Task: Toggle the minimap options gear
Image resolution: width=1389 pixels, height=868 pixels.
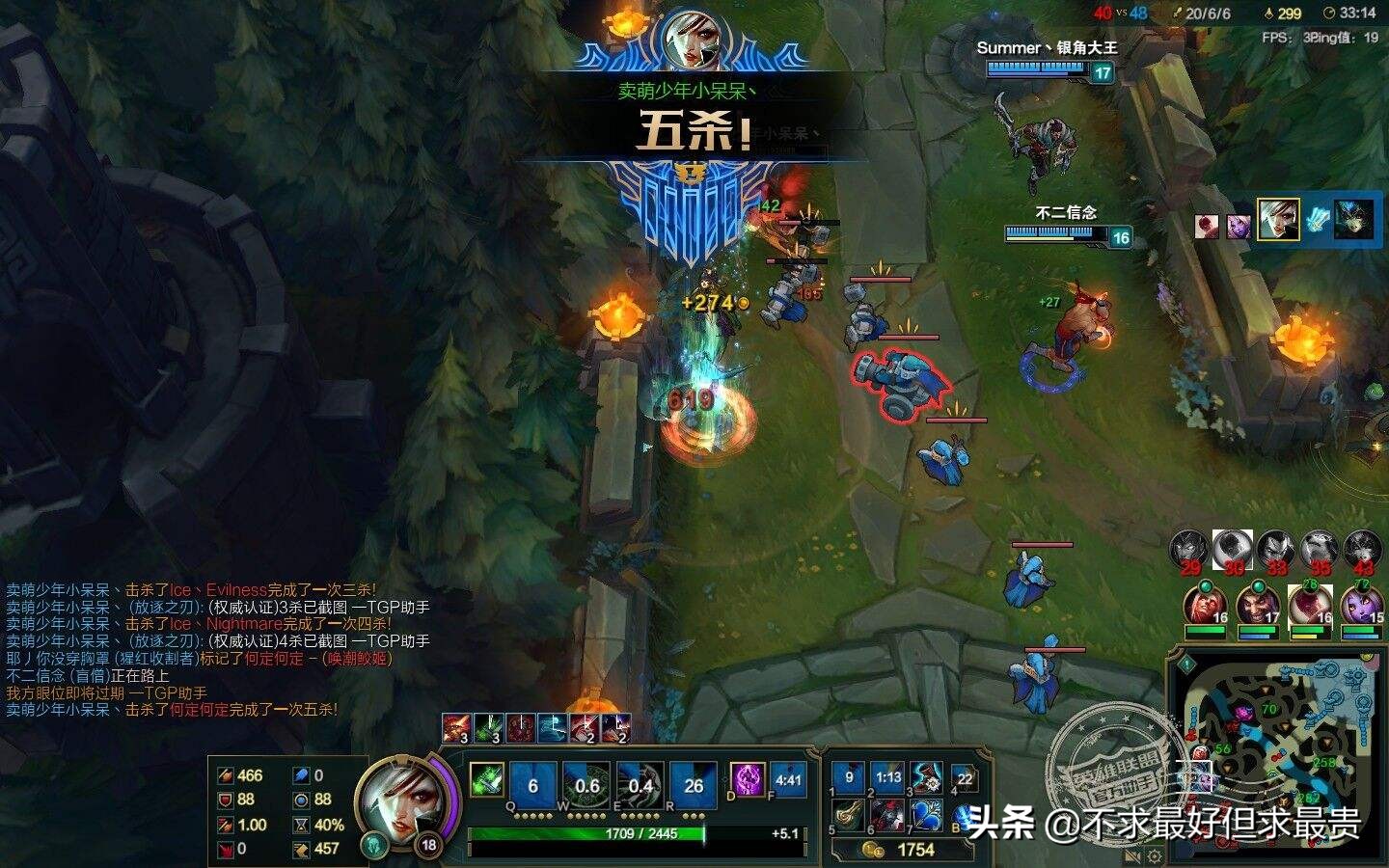Action: (x=1154, y=856)
